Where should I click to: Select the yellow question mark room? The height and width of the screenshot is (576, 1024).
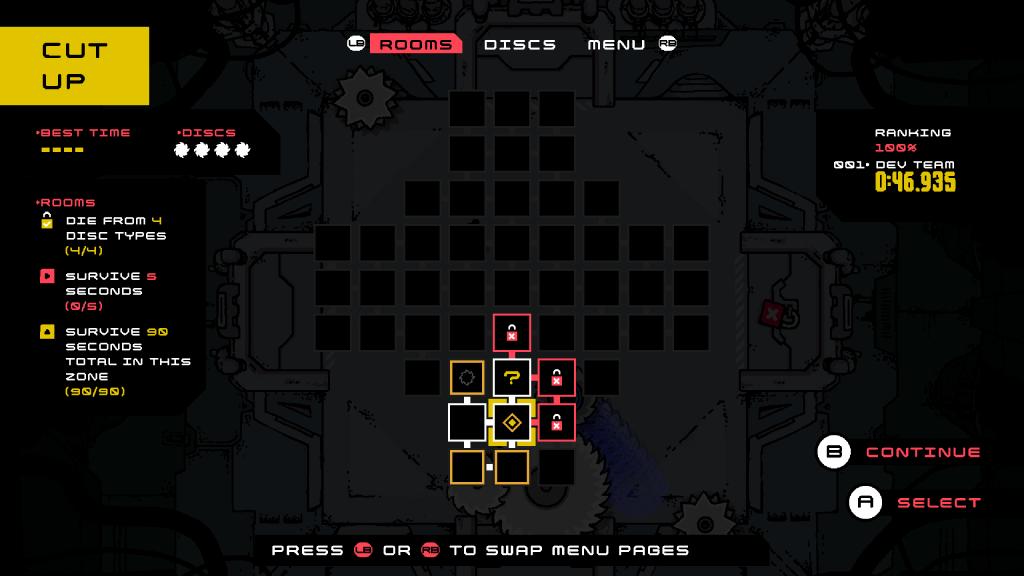[x=512, y=377]
